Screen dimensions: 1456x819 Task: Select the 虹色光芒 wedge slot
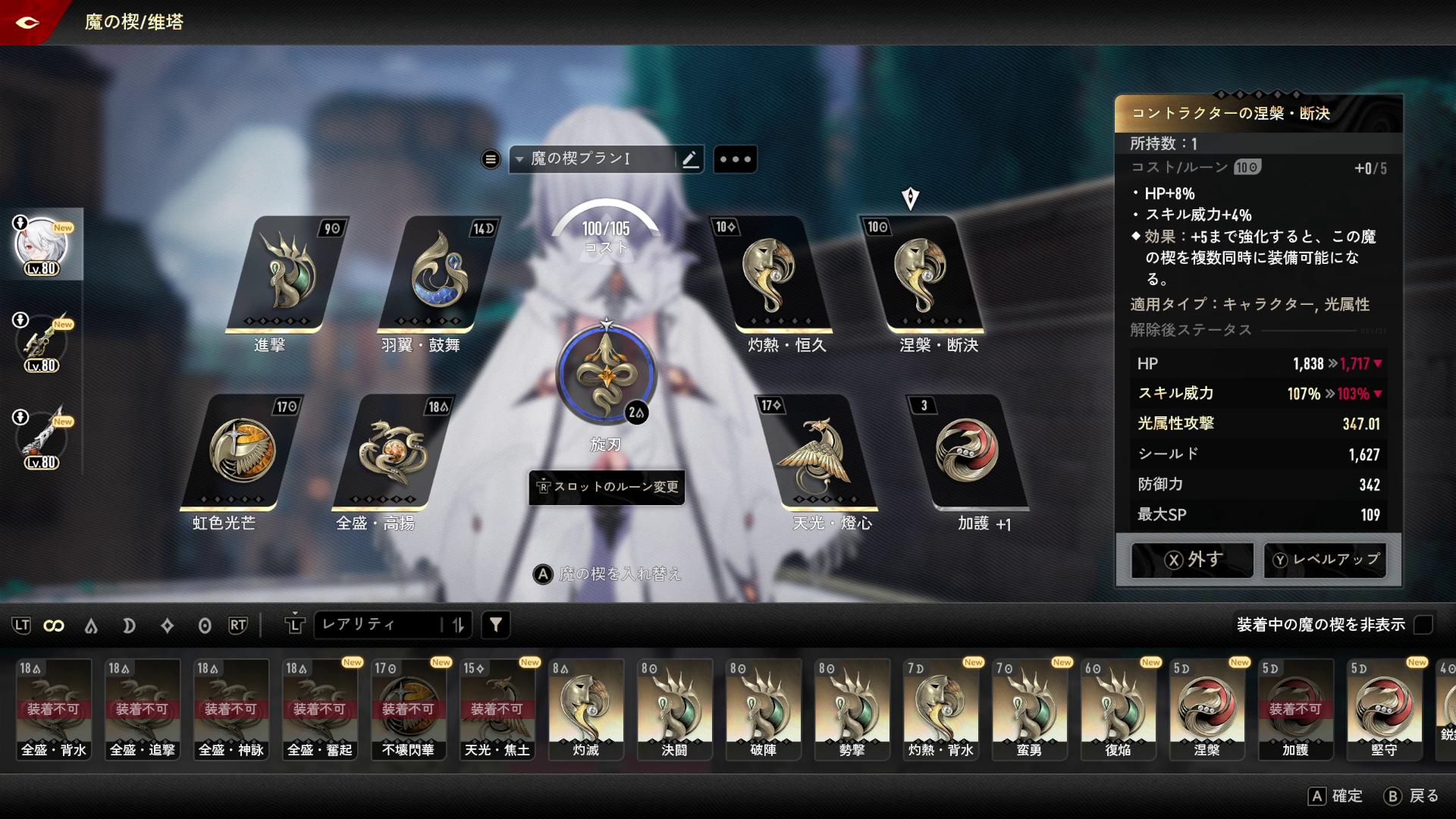[x=243, y=452]
